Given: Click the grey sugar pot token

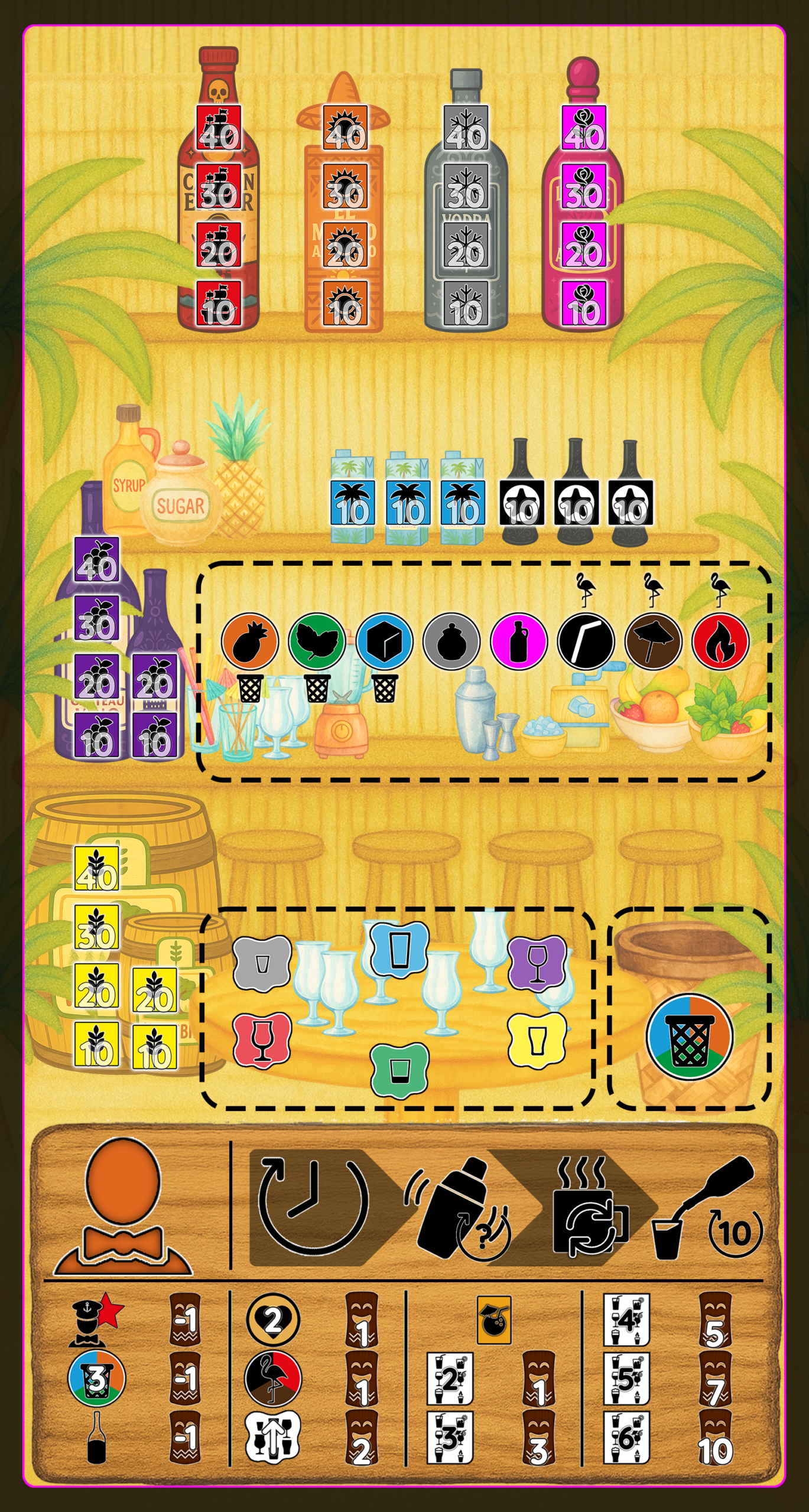Looking at the screenshot, I should point(451,641).
